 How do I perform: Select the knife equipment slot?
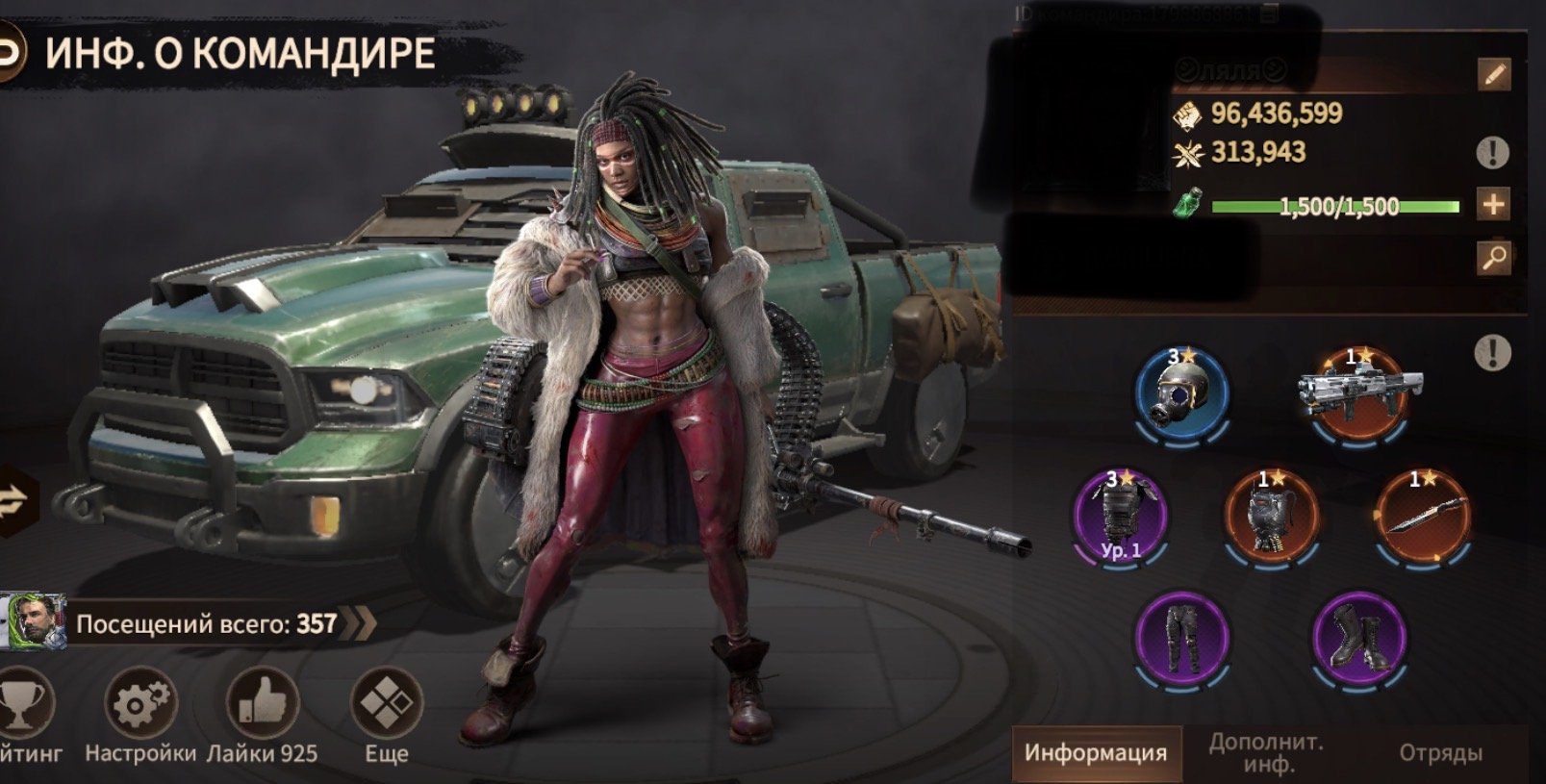point(1424,517)
